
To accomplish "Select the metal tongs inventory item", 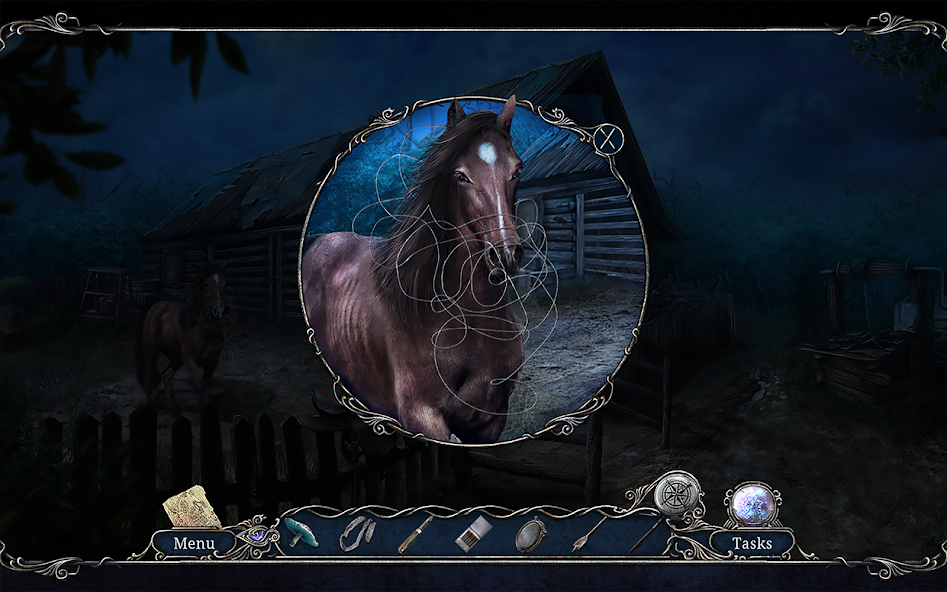I will point(355,533).
